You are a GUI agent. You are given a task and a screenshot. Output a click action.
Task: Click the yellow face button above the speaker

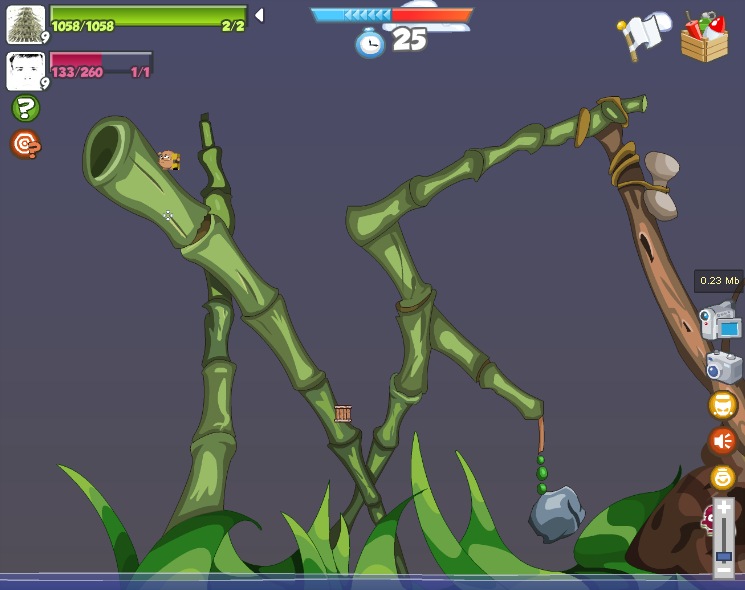point(722,405)
